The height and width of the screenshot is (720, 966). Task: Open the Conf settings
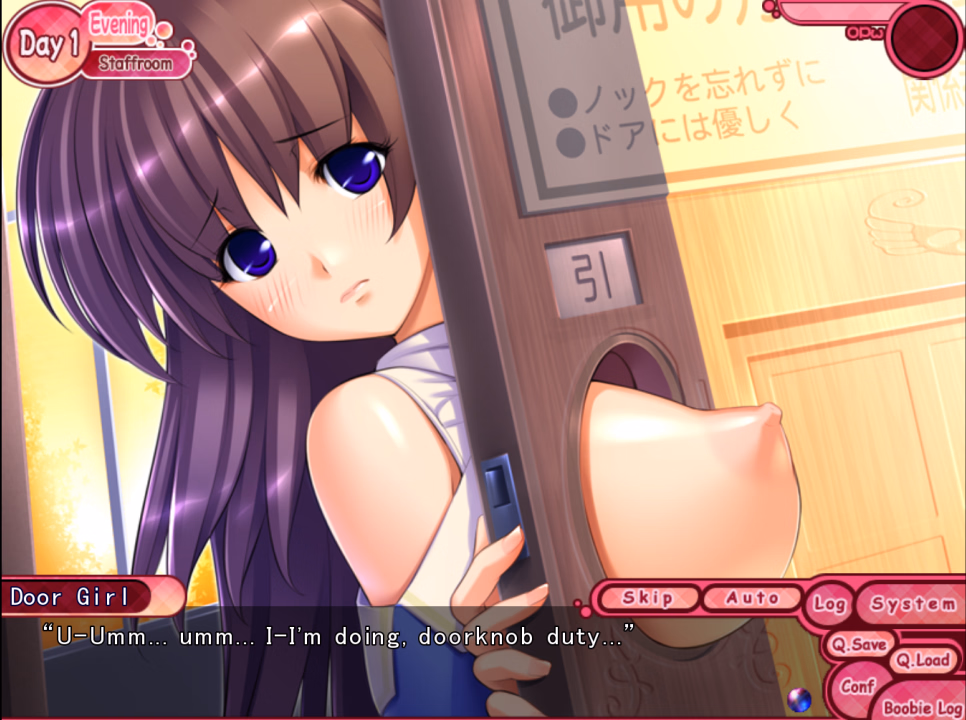coord(857,687)
